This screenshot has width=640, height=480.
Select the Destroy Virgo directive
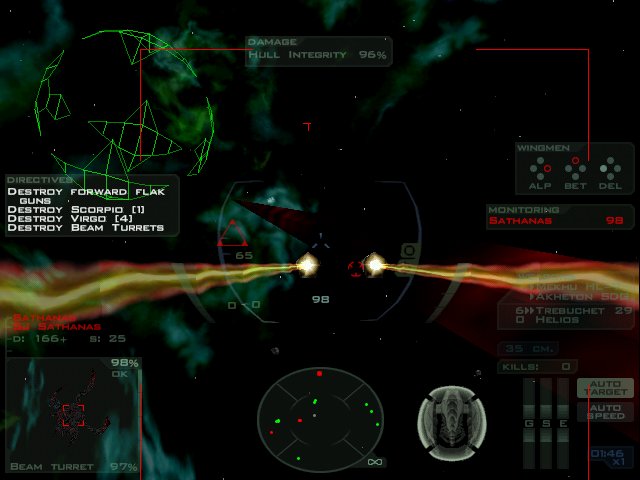70,218
